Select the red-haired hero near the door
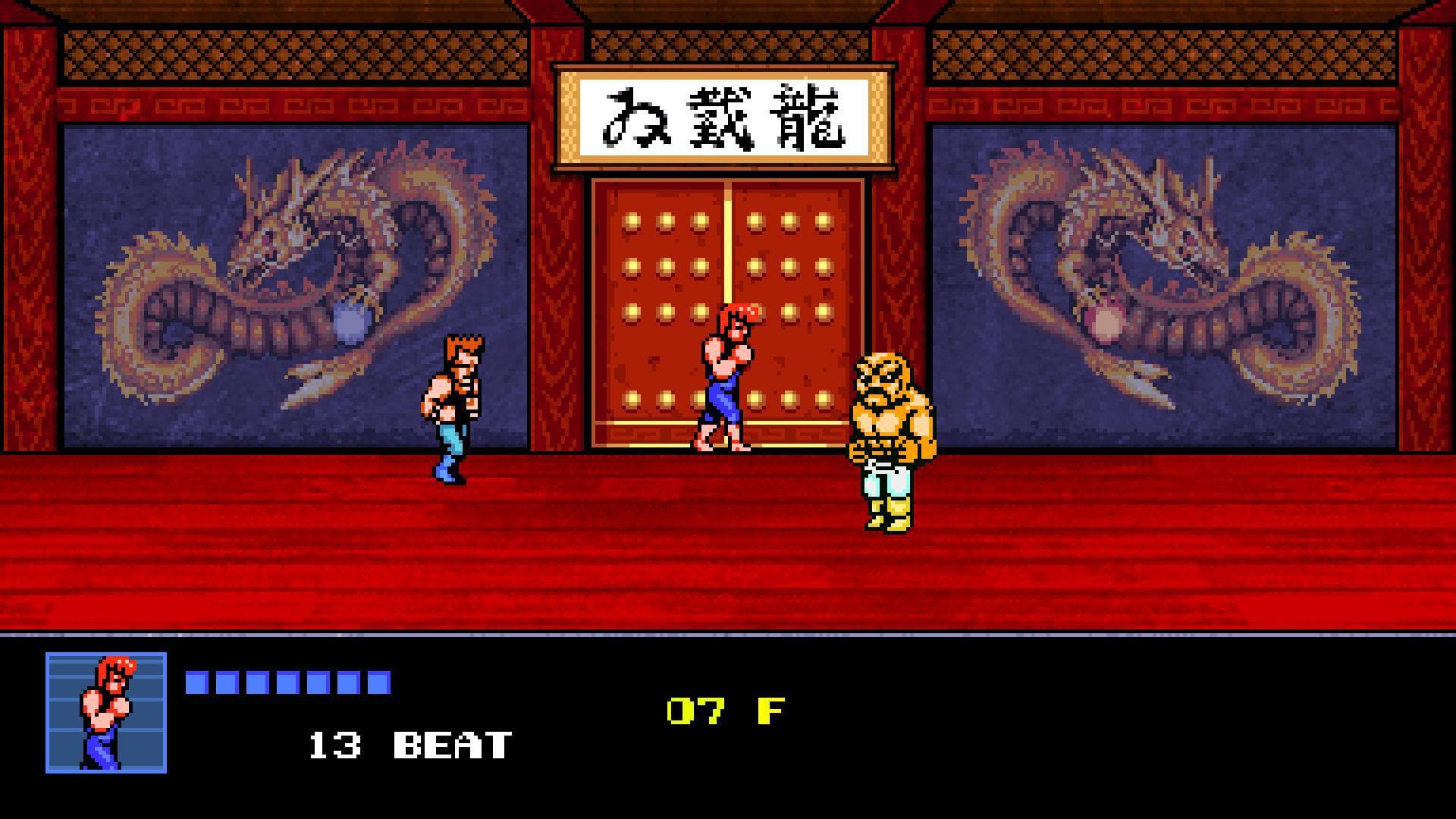Viewport: 1456px width, 819px height. point(724,372)
